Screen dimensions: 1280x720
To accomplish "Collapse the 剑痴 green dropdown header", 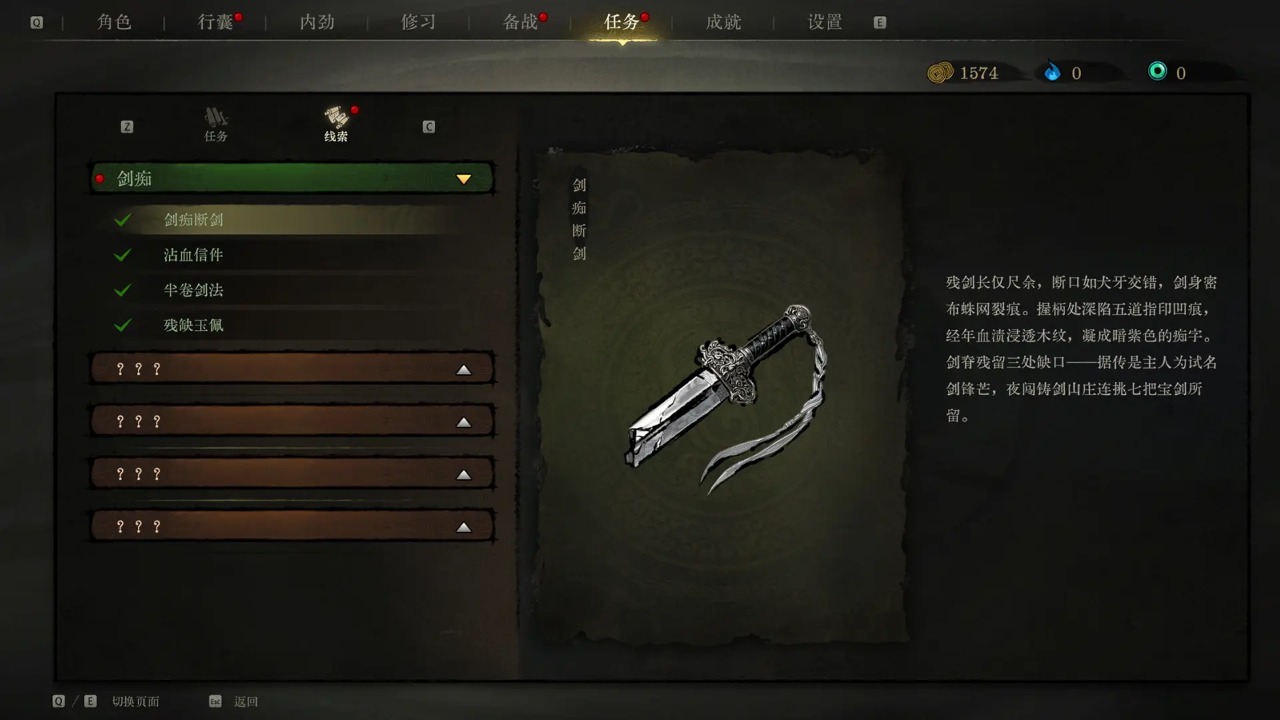I will (463, 179).
